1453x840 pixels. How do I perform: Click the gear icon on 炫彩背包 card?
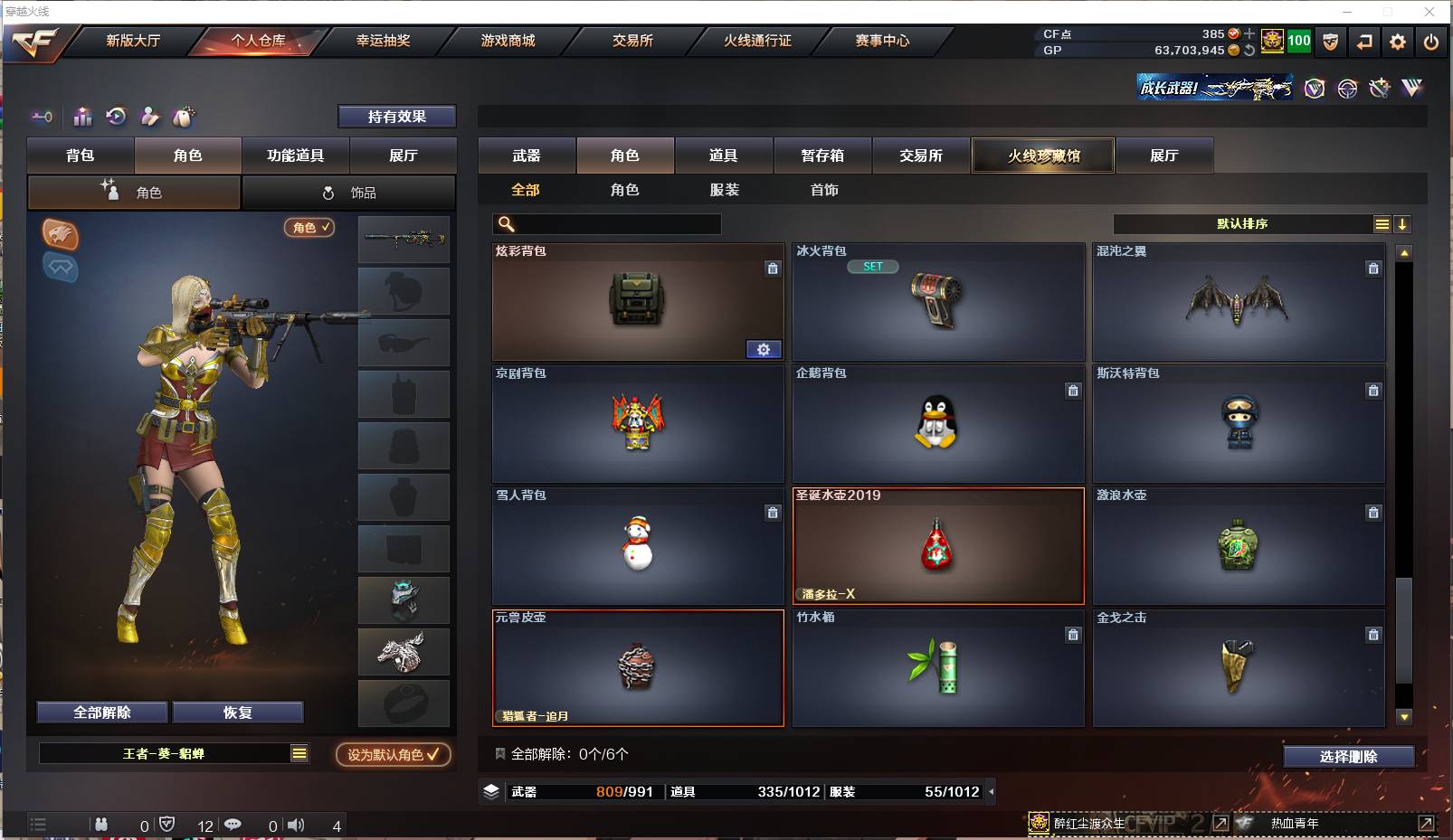click(764, 349)
